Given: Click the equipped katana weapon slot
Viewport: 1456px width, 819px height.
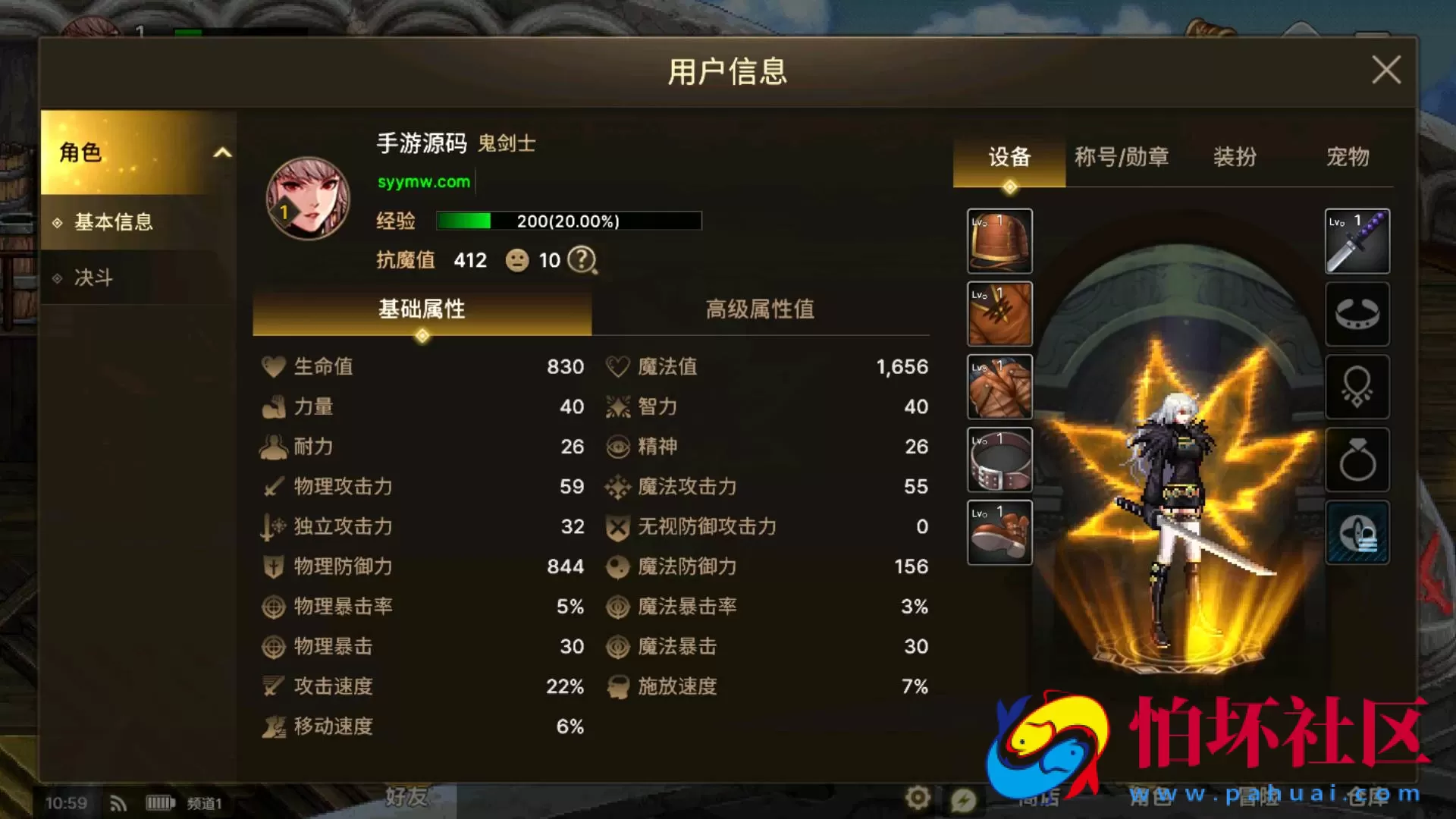Looking at the screenshot, I should (x=1357, y=241).
